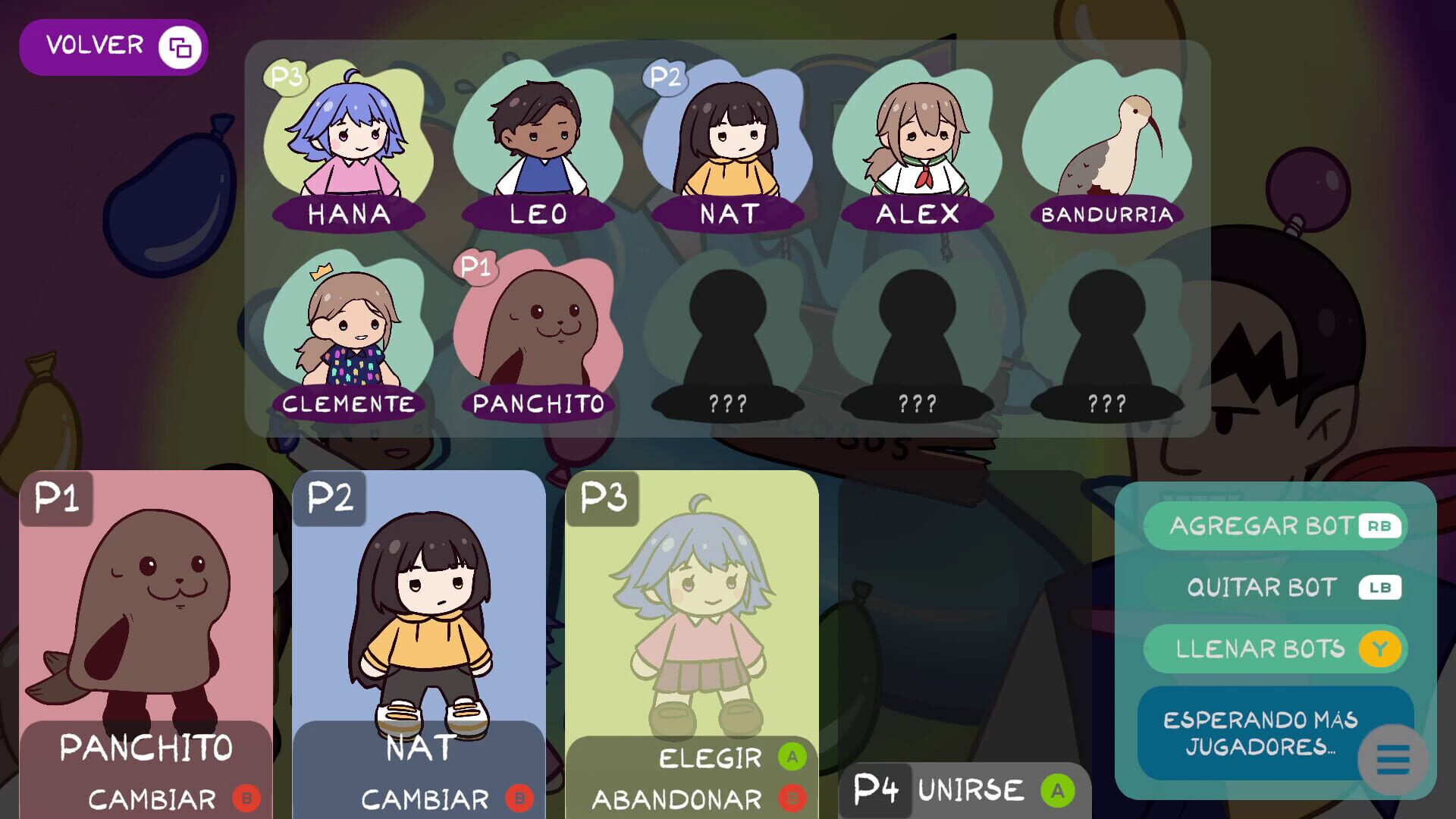This screenshot has width=1456, height=819.
Task: Click CAMBIAR on Panchito's P1 card
Action: coord(152,798)
